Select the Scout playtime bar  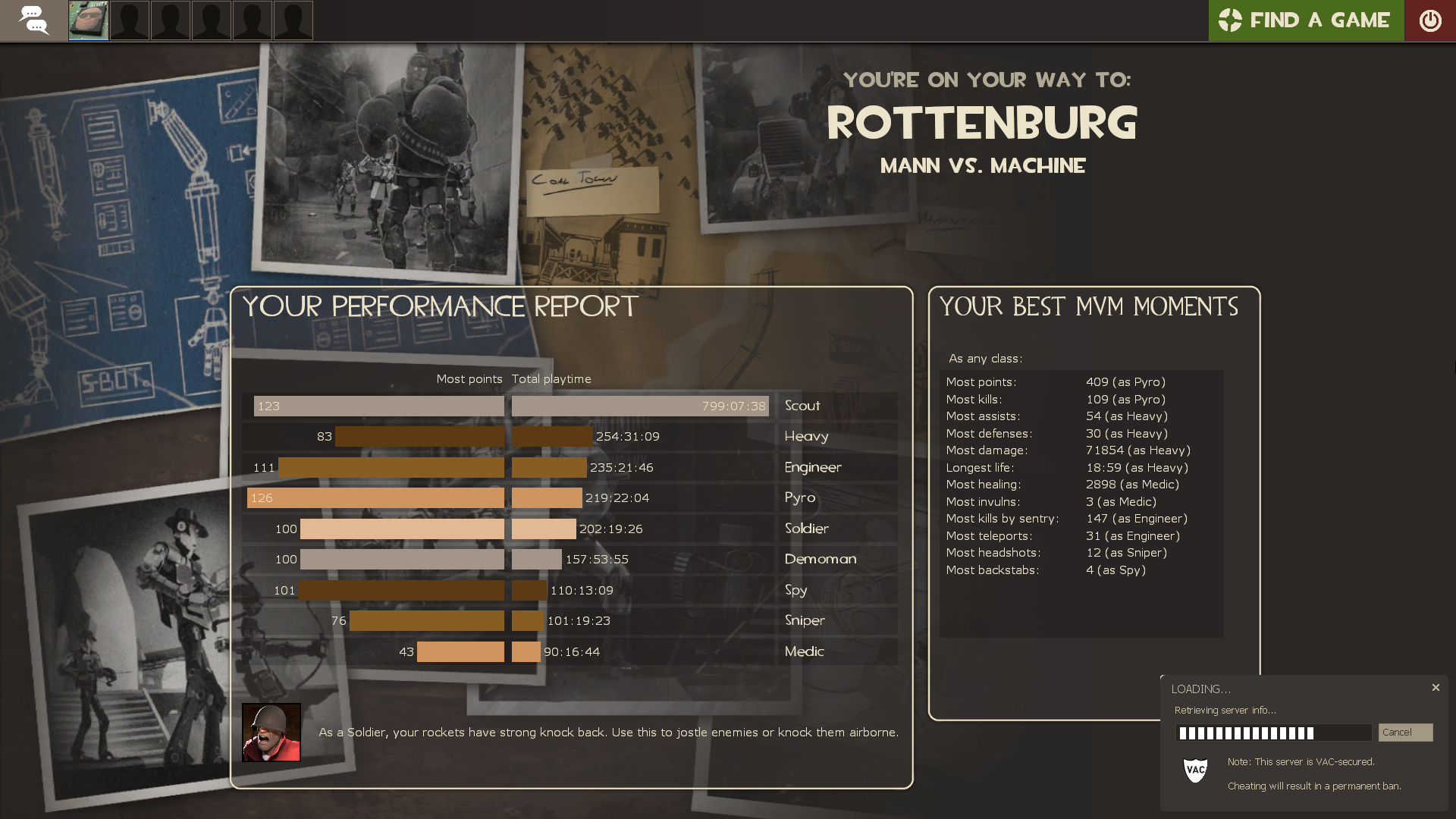coord(641,406)
